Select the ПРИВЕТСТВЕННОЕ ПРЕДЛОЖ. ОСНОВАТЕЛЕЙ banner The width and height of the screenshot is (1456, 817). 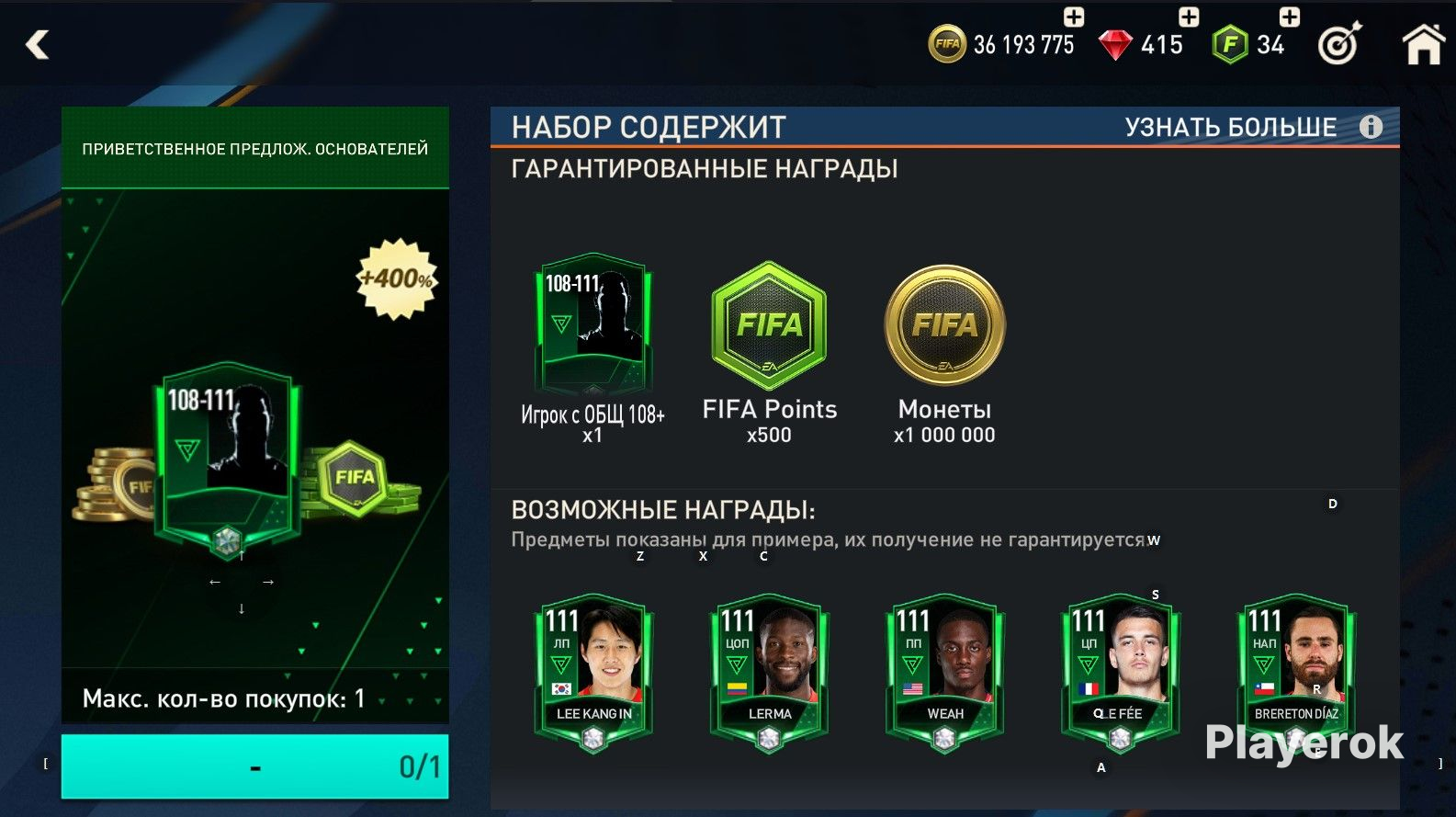click(x=255, y=147)
